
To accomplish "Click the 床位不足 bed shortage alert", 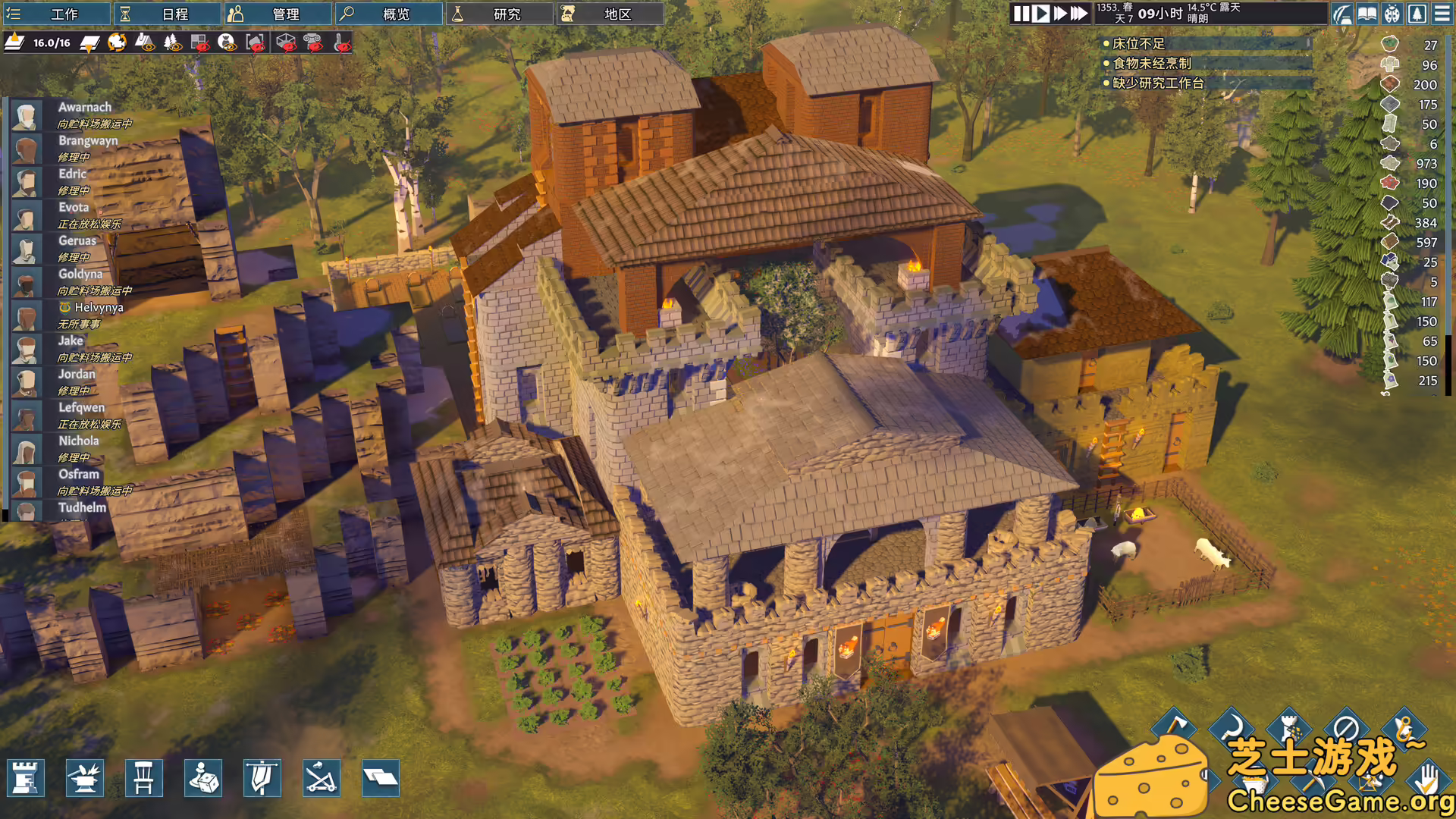I will [1138, 44].
